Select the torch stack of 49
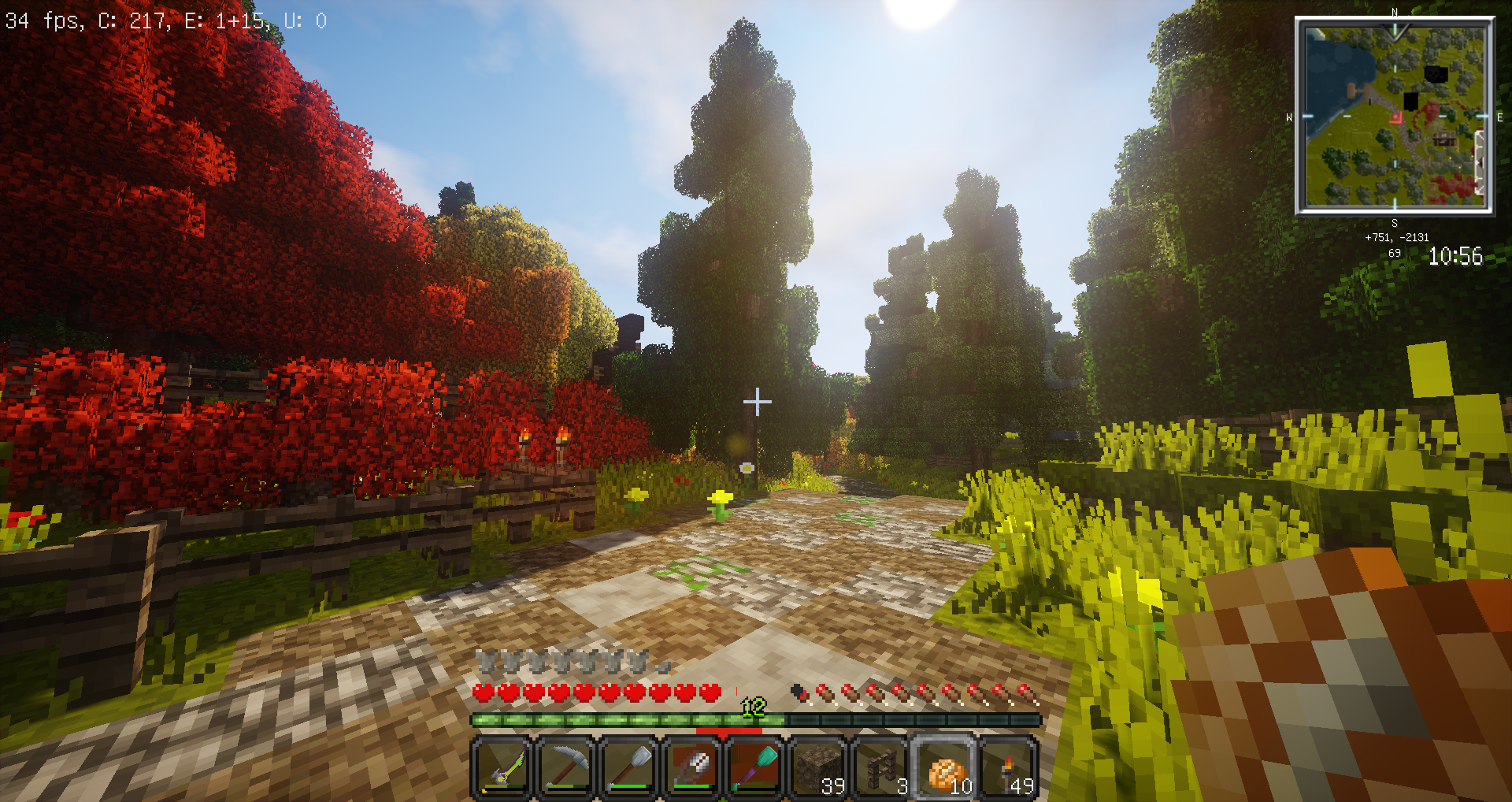1512x802 pixels. (1007, 767)
